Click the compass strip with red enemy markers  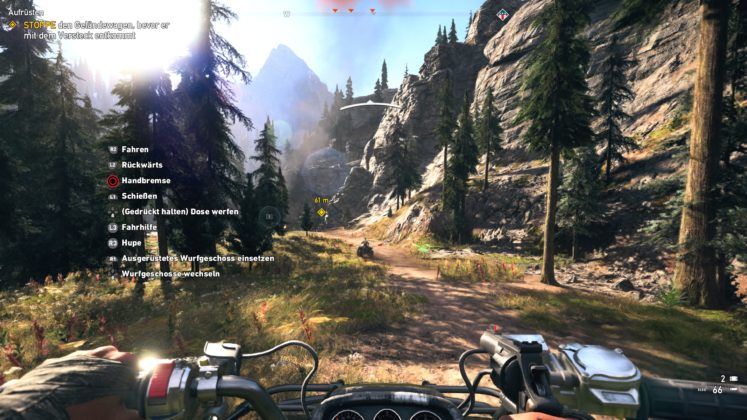[x=352, y=12]
